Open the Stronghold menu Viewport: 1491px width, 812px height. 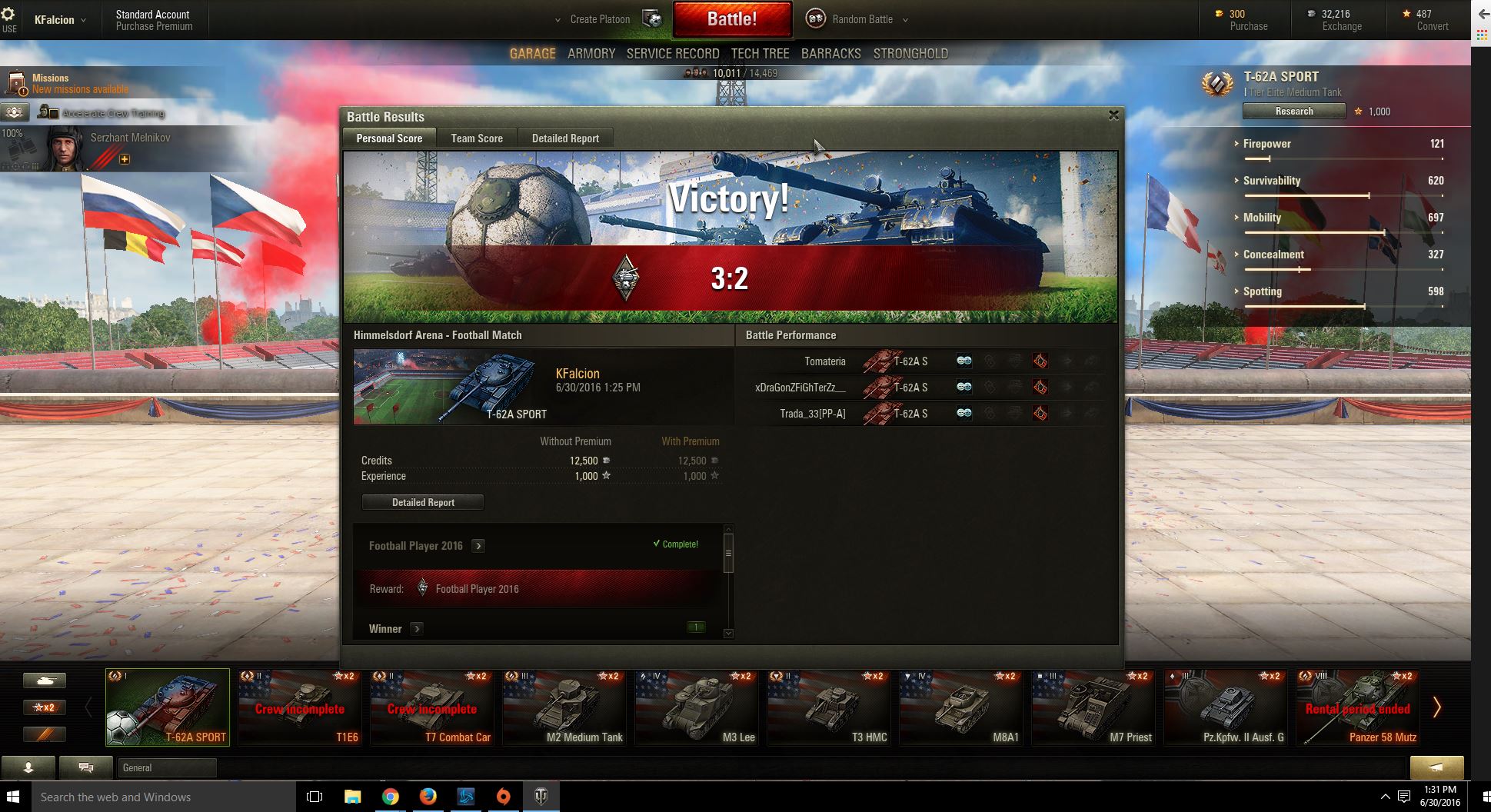pyautogui.click(x=910, y=54)
